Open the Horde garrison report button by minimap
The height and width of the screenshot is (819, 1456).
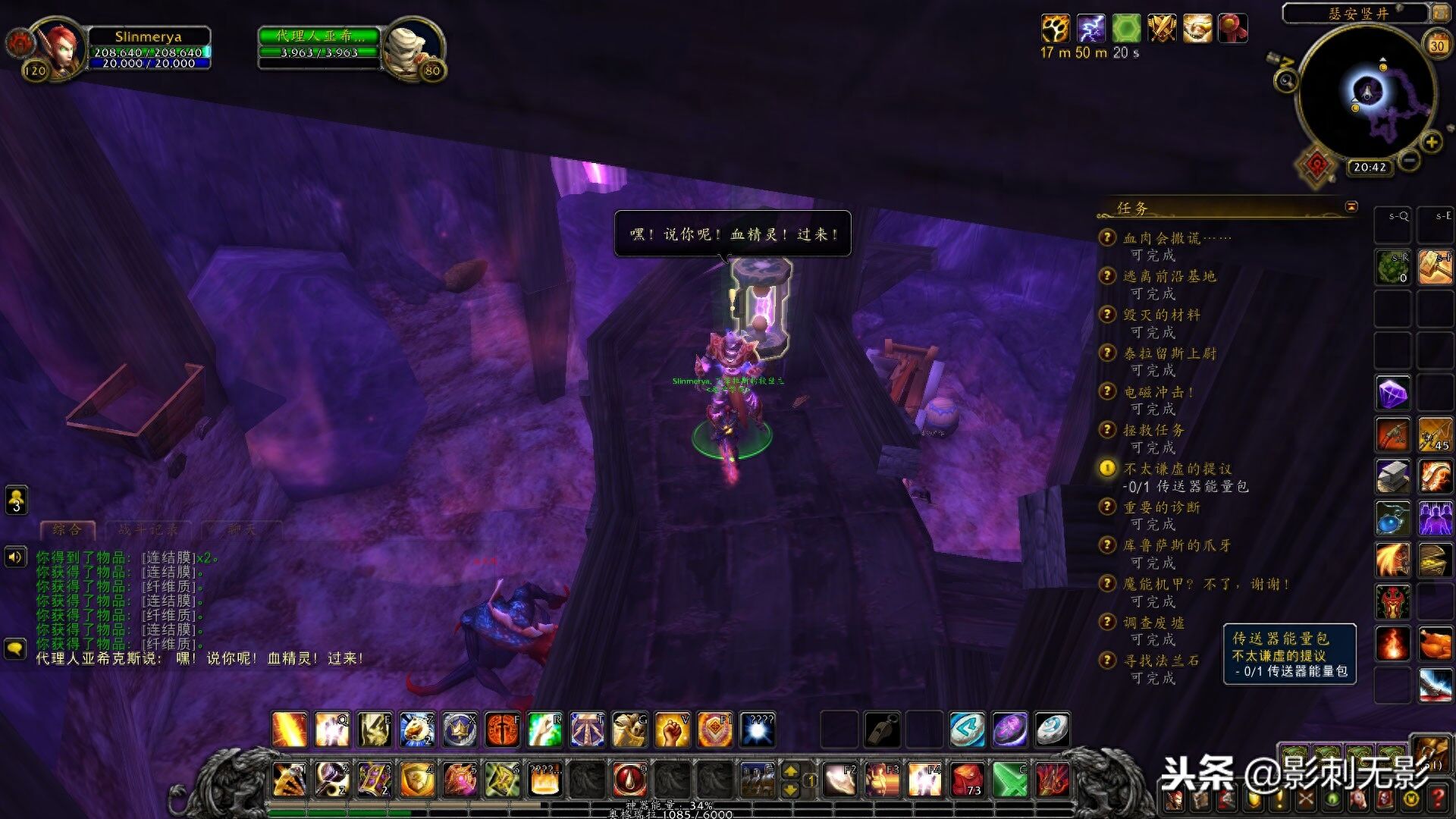1316,165
